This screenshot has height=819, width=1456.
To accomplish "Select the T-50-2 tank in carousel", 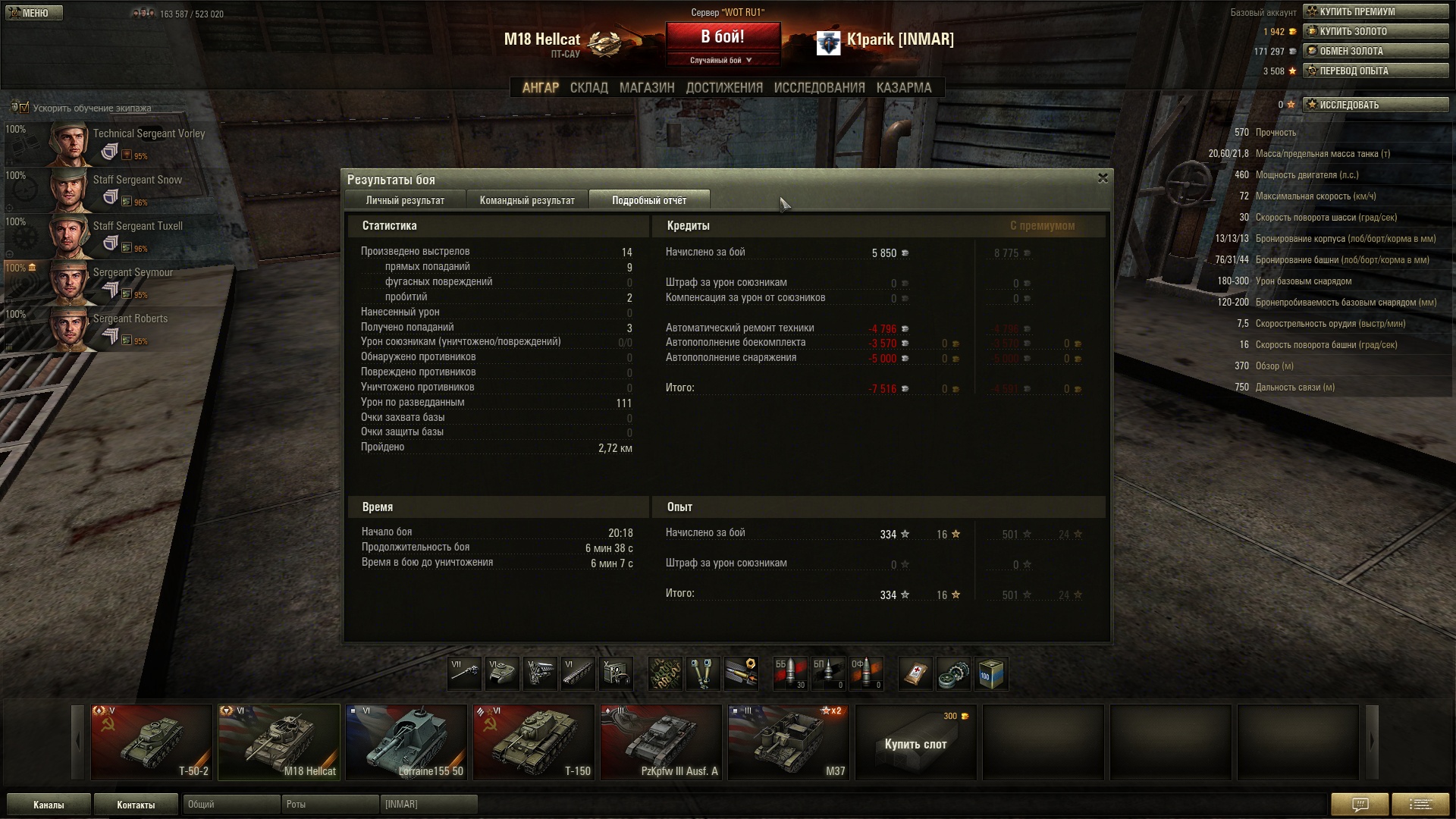I will click(152, 742).
